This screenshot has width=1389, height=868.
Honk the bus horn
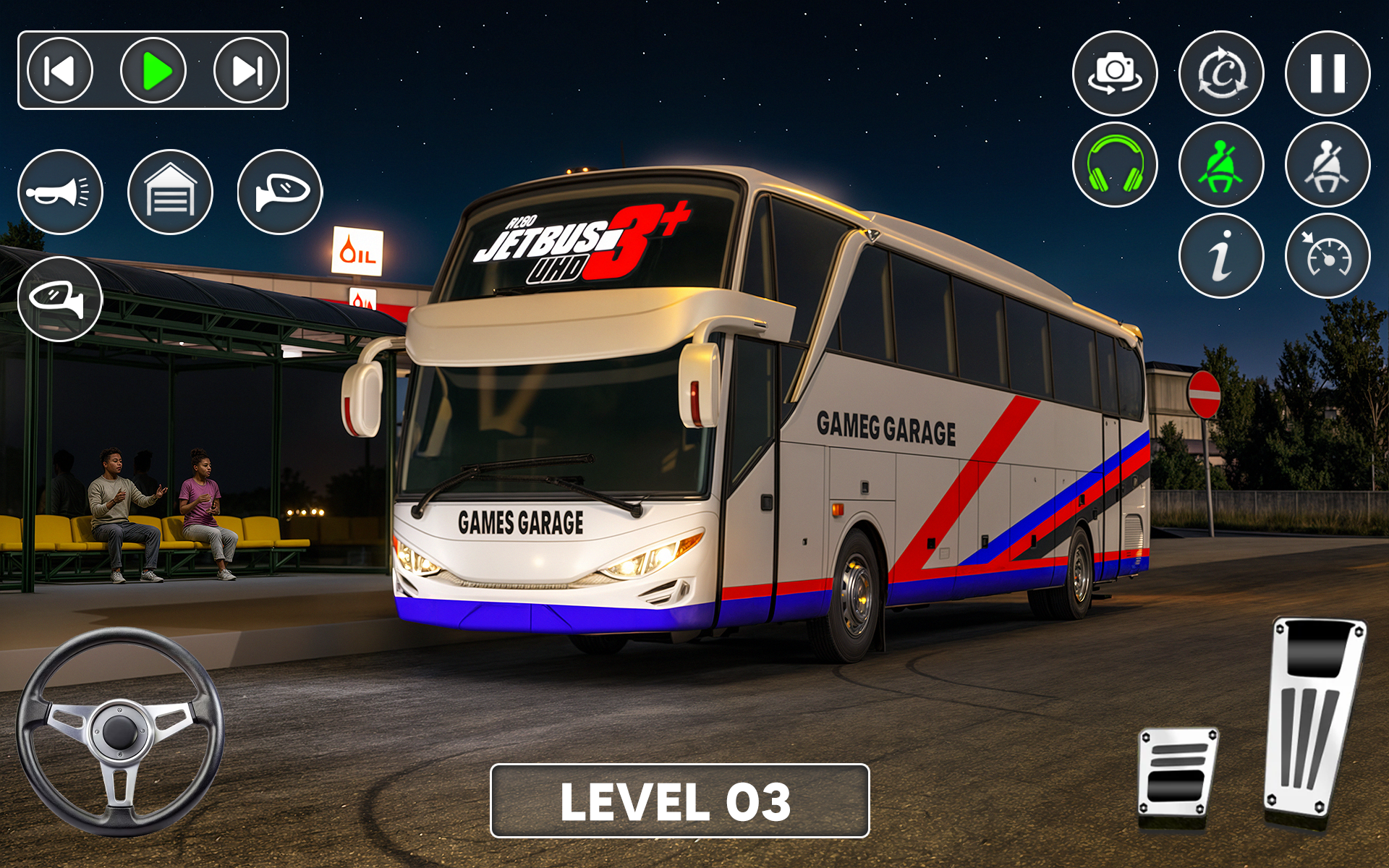pyautogui.click(x=61, y=192)
